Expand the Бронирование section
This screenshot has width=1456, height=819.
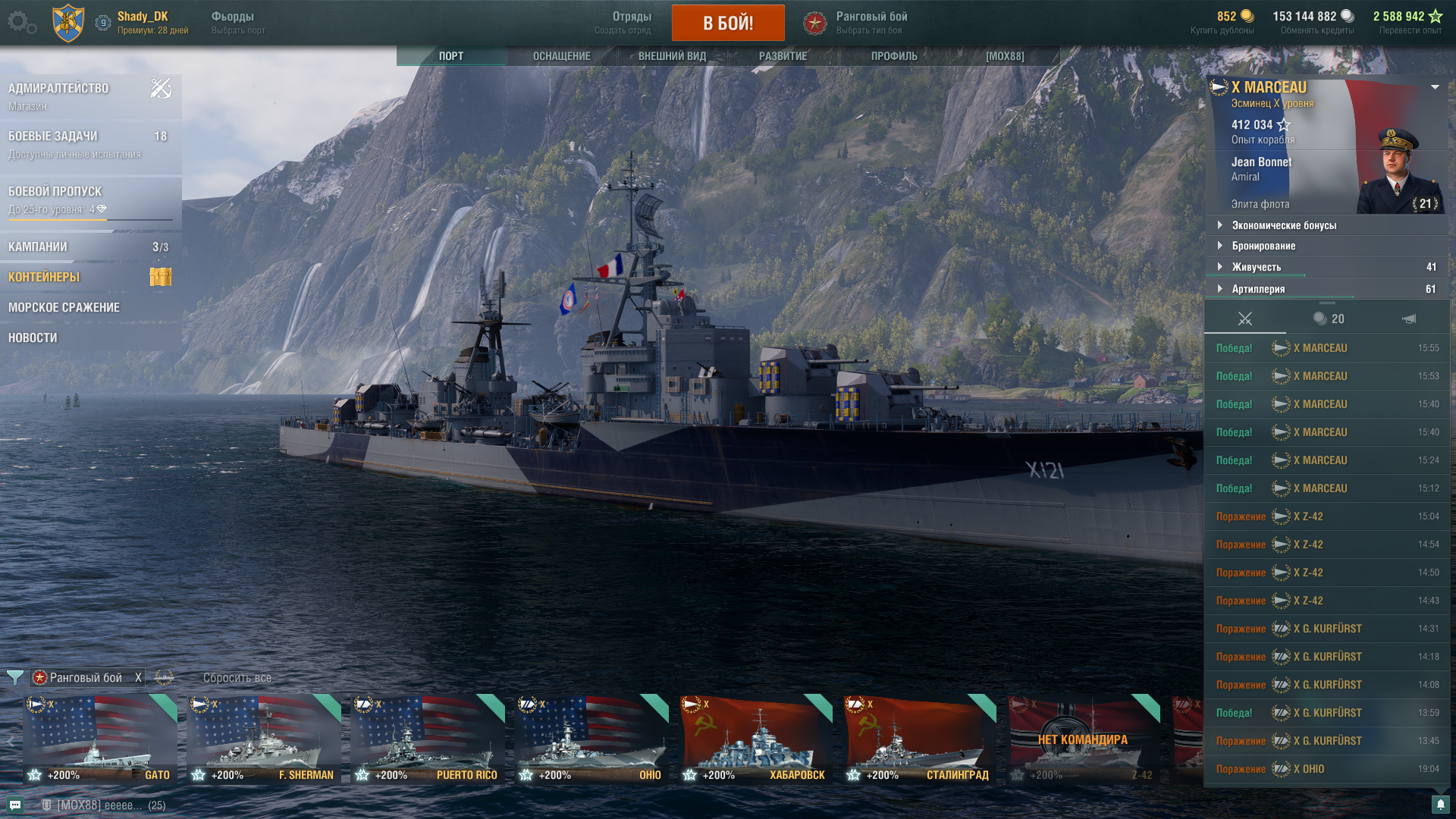click(x=1263, y=246)
